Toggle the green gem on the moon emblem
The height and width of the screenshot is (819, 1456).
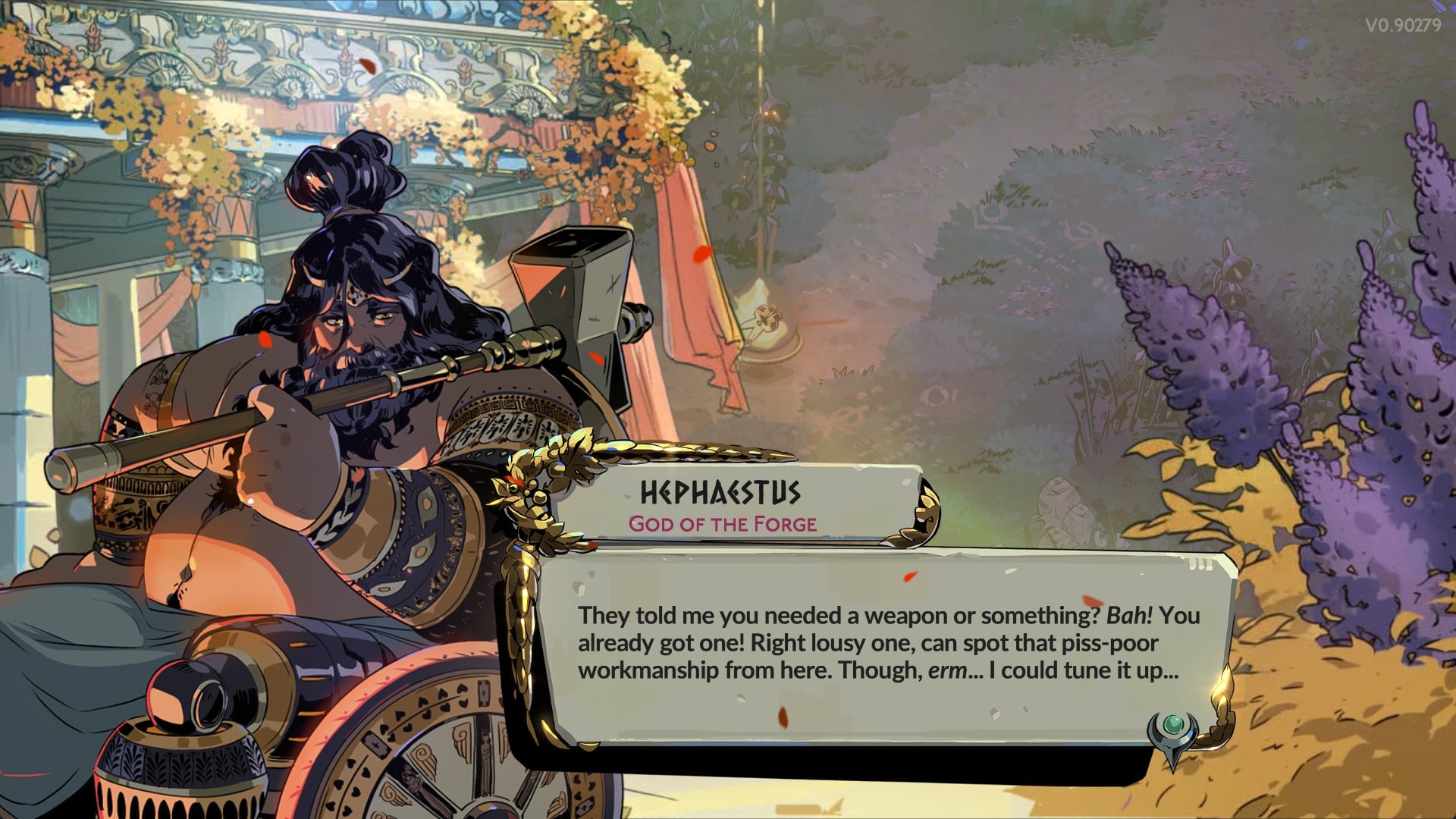(1172, 724)
